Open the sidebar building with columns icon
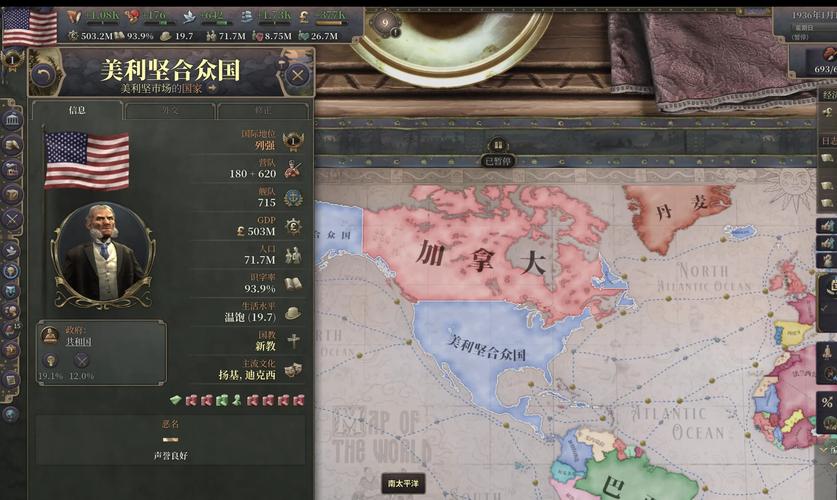The image size is (837, 500). tap(12, 121)
